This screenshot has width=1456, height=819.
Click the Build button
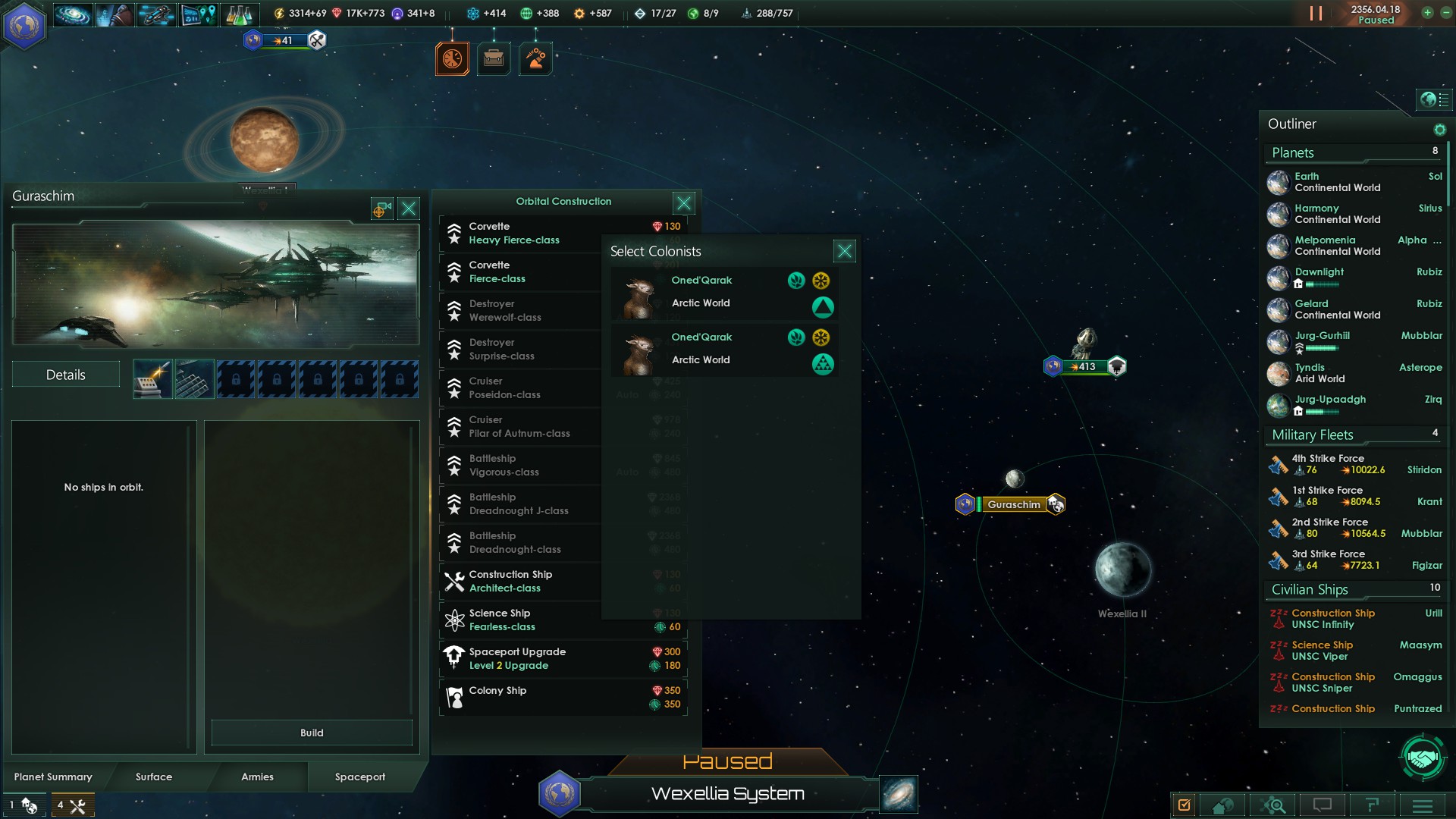[x=312, y=733]
